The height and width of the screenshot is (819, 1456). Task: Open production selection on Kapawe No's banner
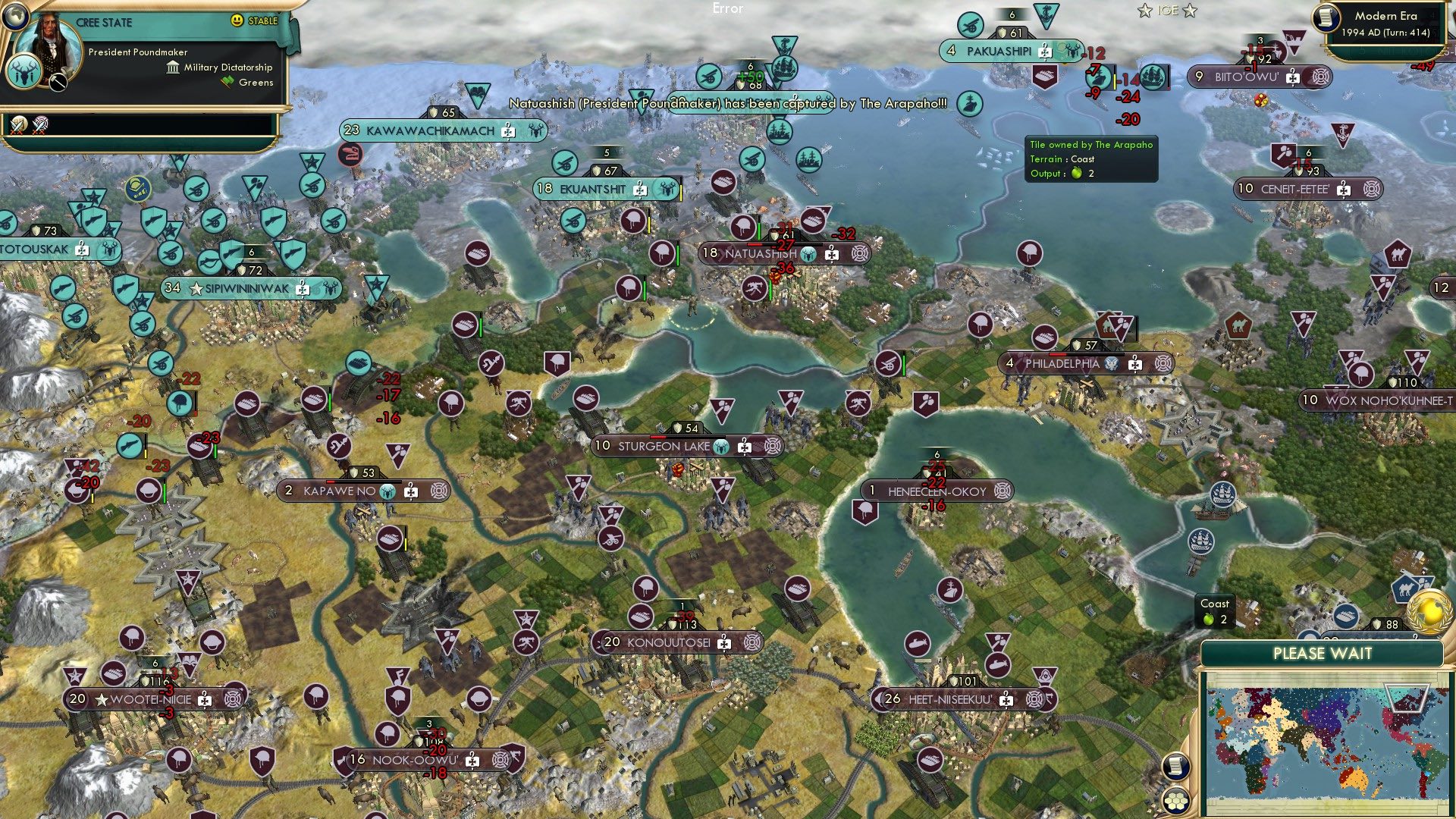point(439,491)
